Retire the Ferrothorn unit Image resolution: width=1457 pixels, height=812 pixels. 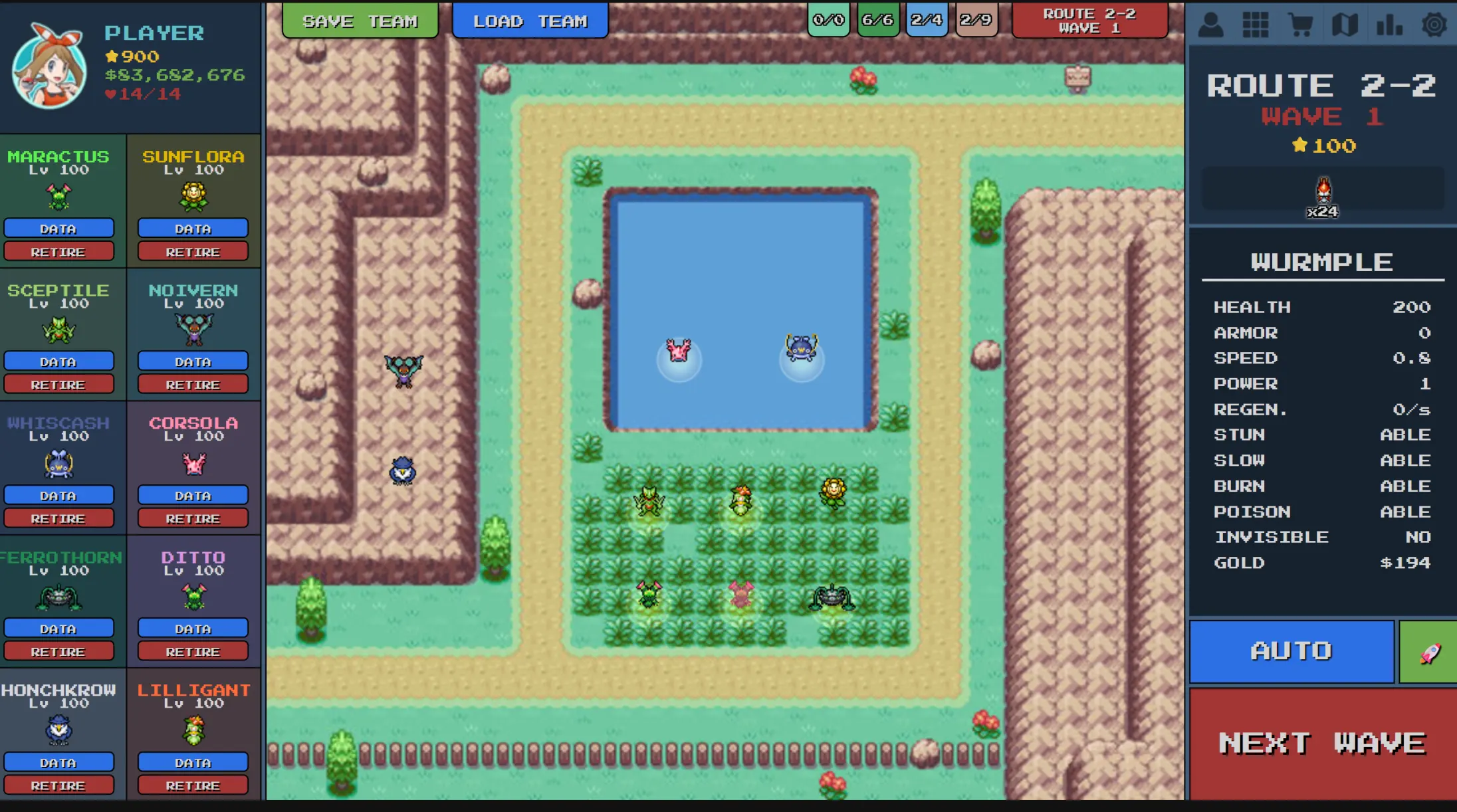pyautogui.click(x=59, y=651)
